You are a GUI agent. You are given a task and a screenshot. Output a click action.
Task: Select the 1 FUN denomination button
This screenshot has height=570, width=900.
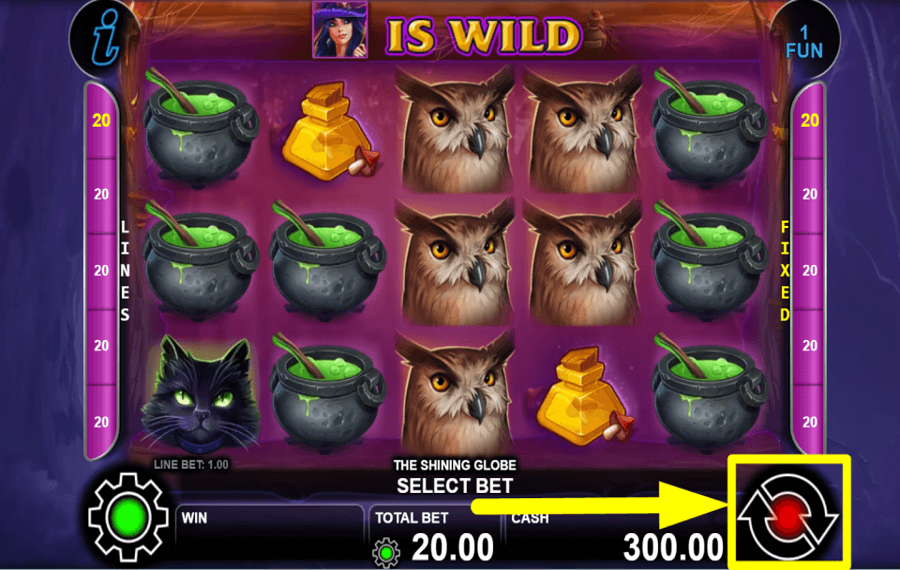tap(803, 41)
